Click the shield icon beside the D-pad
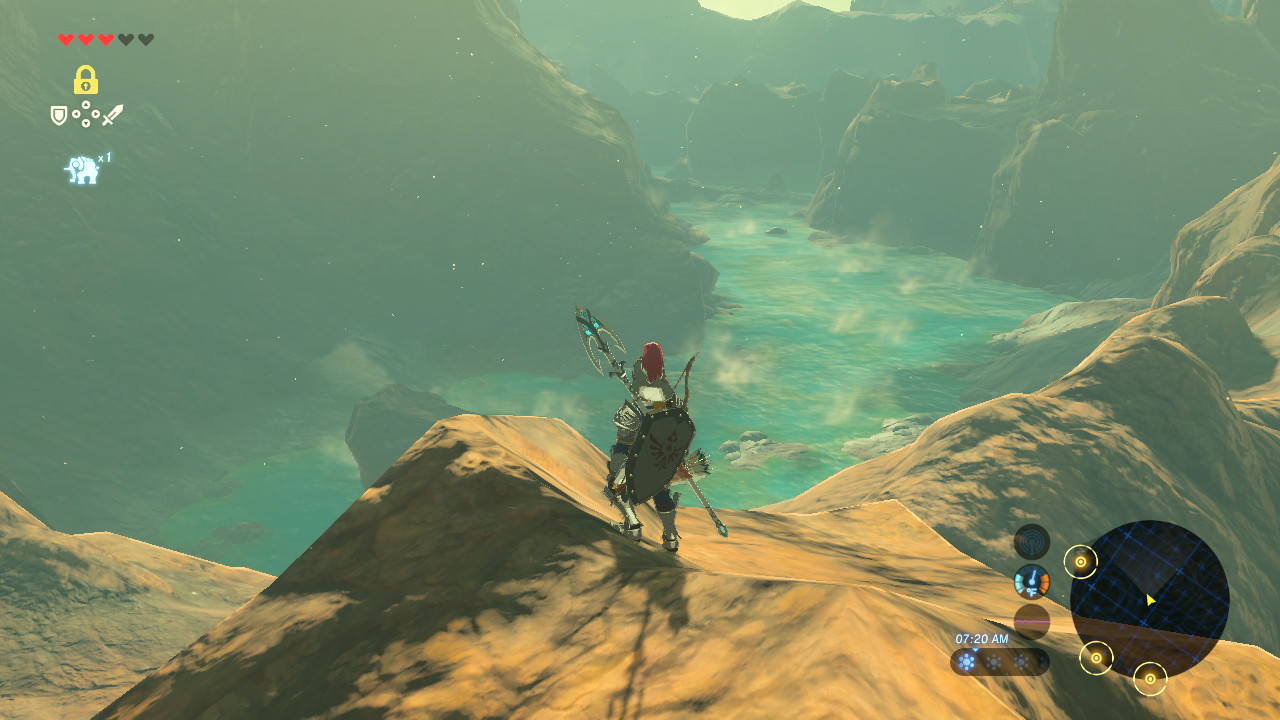The height and width of the screenshot is (720, 1280). tap(58, 114)
